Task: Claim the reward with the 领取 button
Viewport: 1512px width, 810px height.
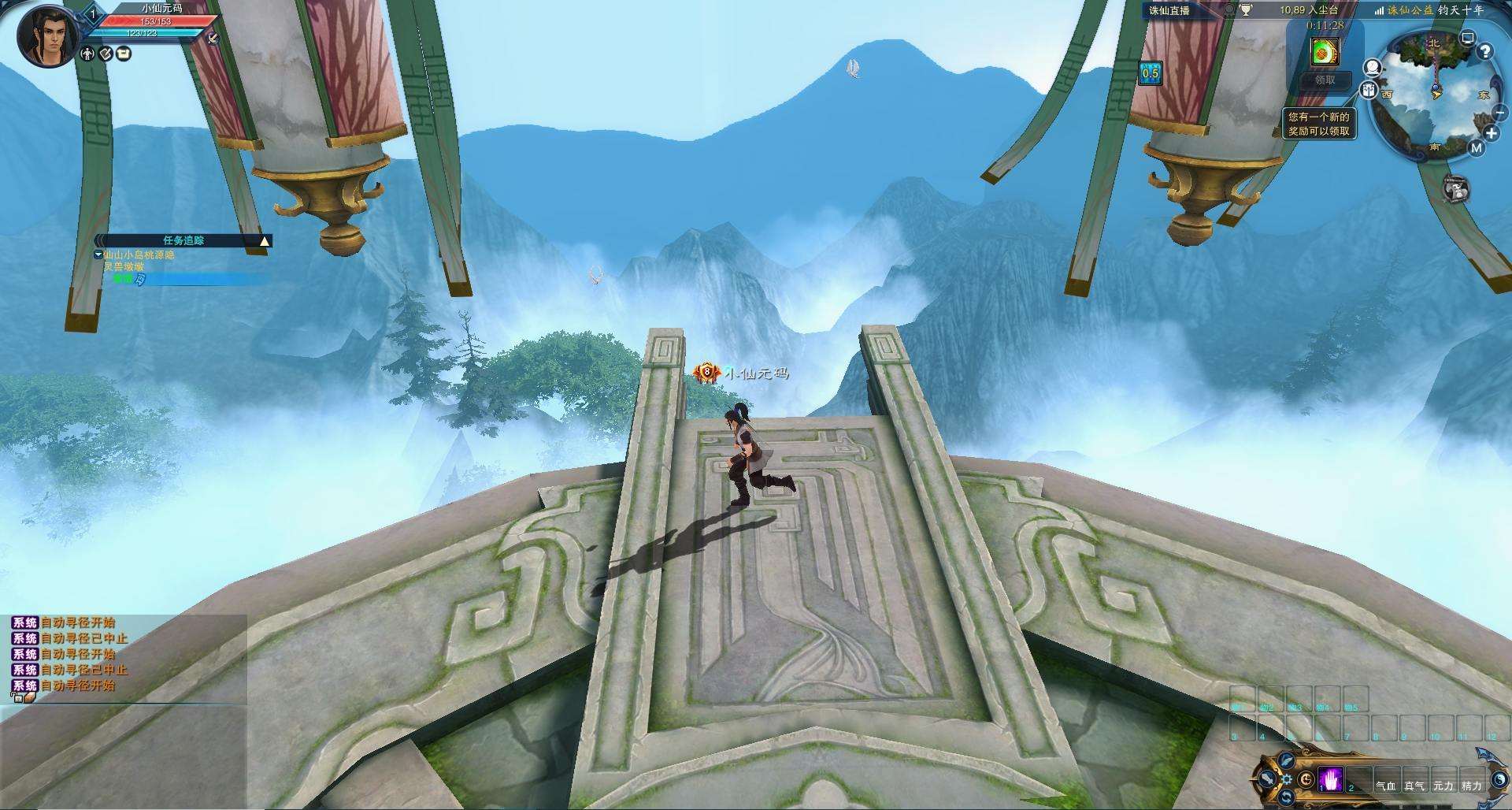Action: tap(1325, 80)
